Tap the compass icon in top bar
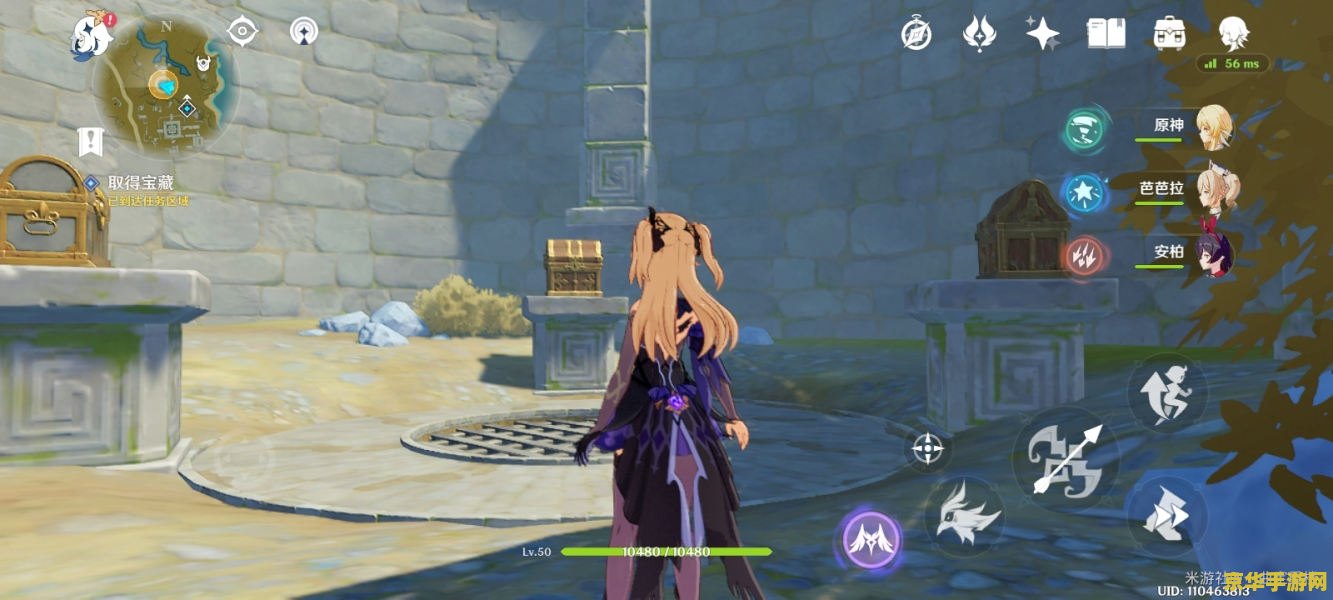The width and height of the screenshot is (1333, 600). [916, 35]
